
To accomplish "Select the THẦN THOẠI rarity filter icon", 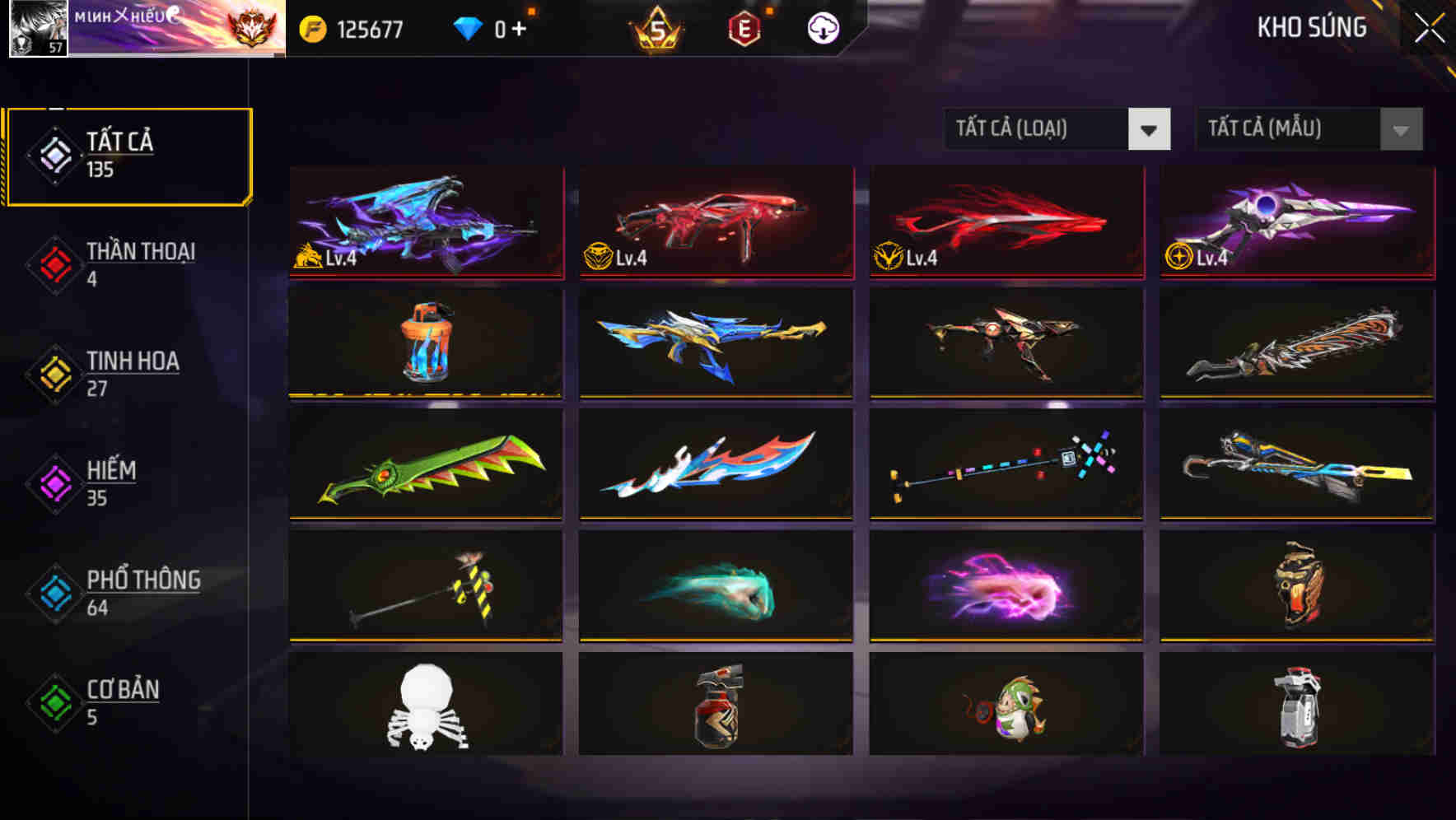I will (54, 263).
